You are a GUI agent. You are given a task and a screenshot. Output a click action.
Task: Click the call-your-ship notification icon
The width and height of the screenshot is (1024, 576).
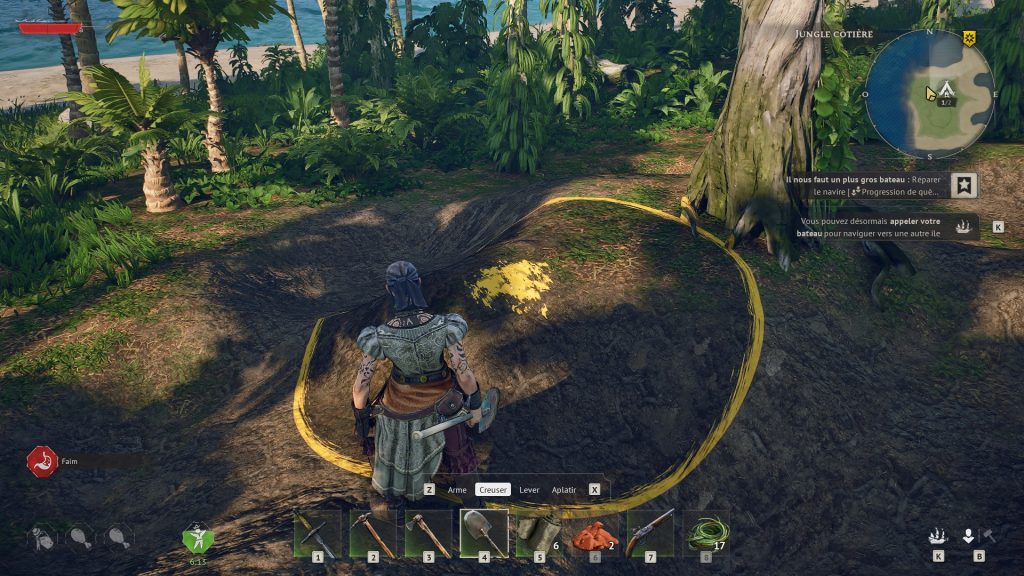[x=964, y=226]
